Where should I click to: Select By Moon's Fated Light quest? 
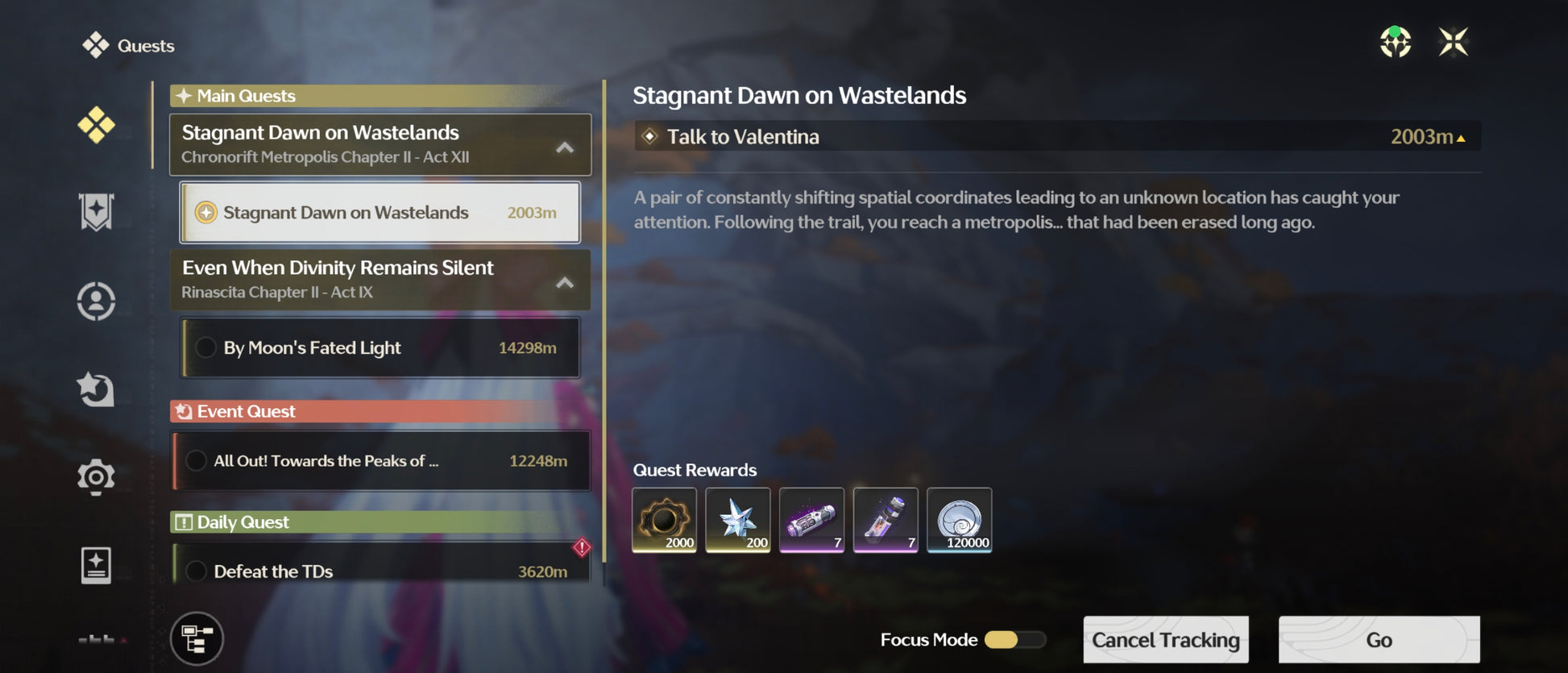tap(380, 348)
